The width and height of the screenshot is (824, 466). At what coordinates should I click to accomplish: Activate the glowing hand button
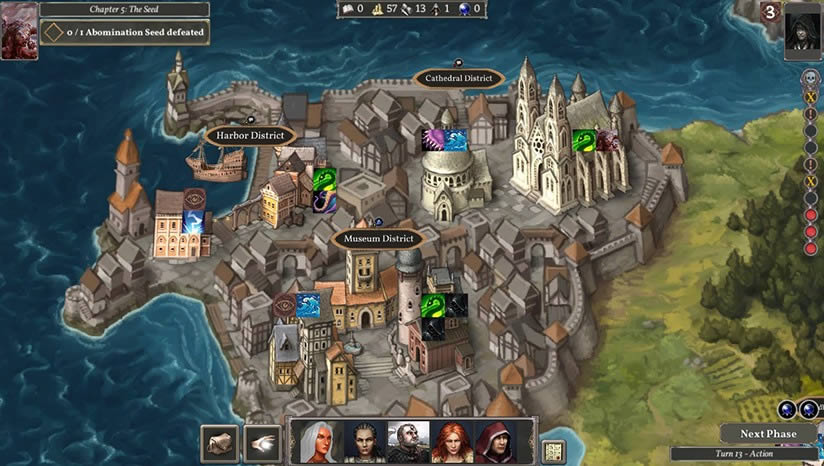[262, 444]
